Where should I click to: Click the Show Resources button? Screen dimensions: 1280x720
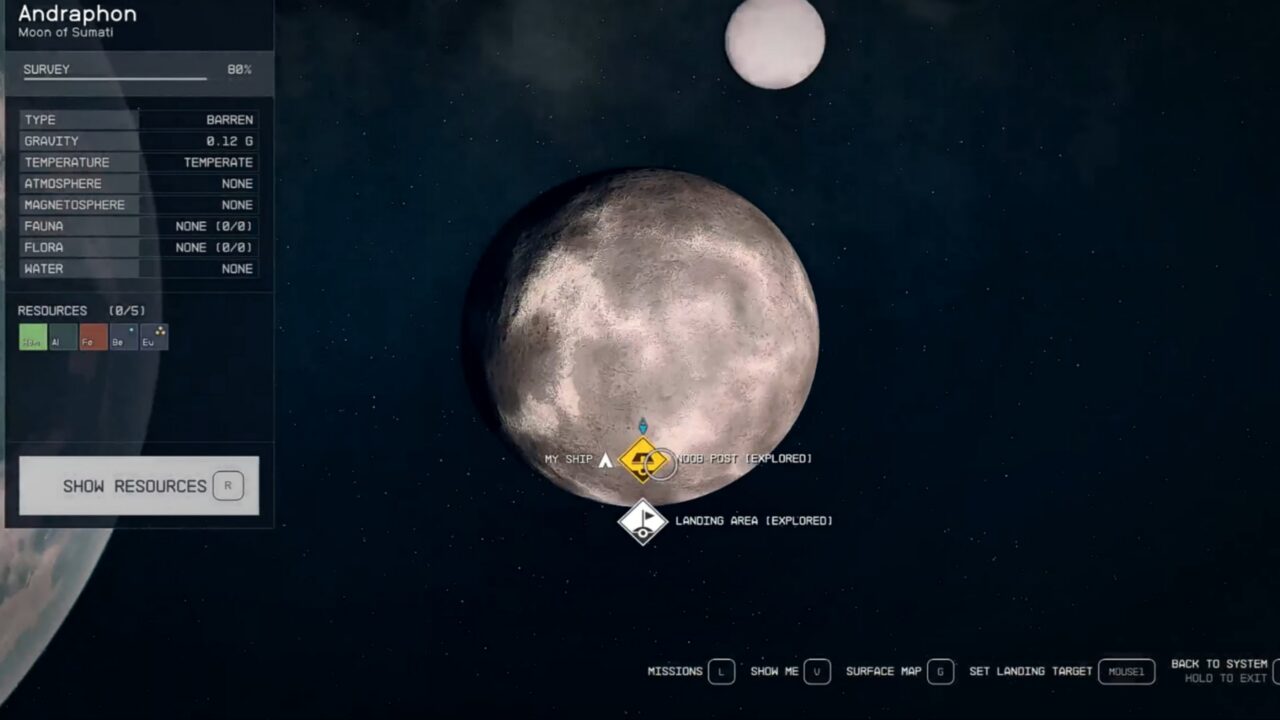[139, 486]
